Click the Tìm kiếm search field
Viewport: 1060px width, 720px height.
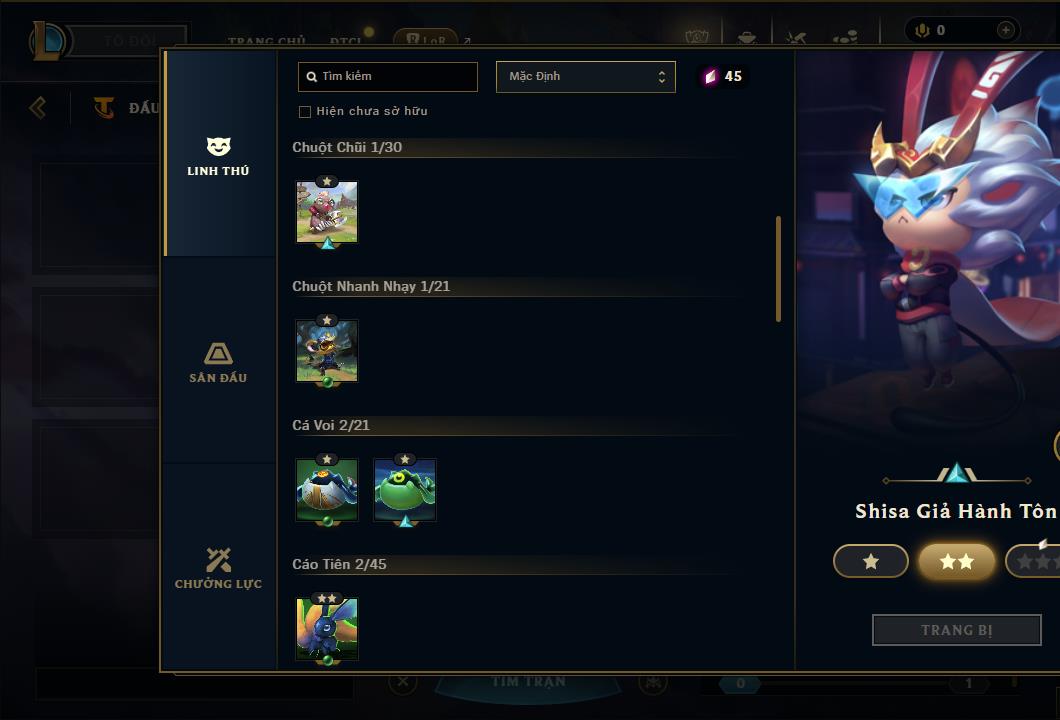(x=388, y=77)
